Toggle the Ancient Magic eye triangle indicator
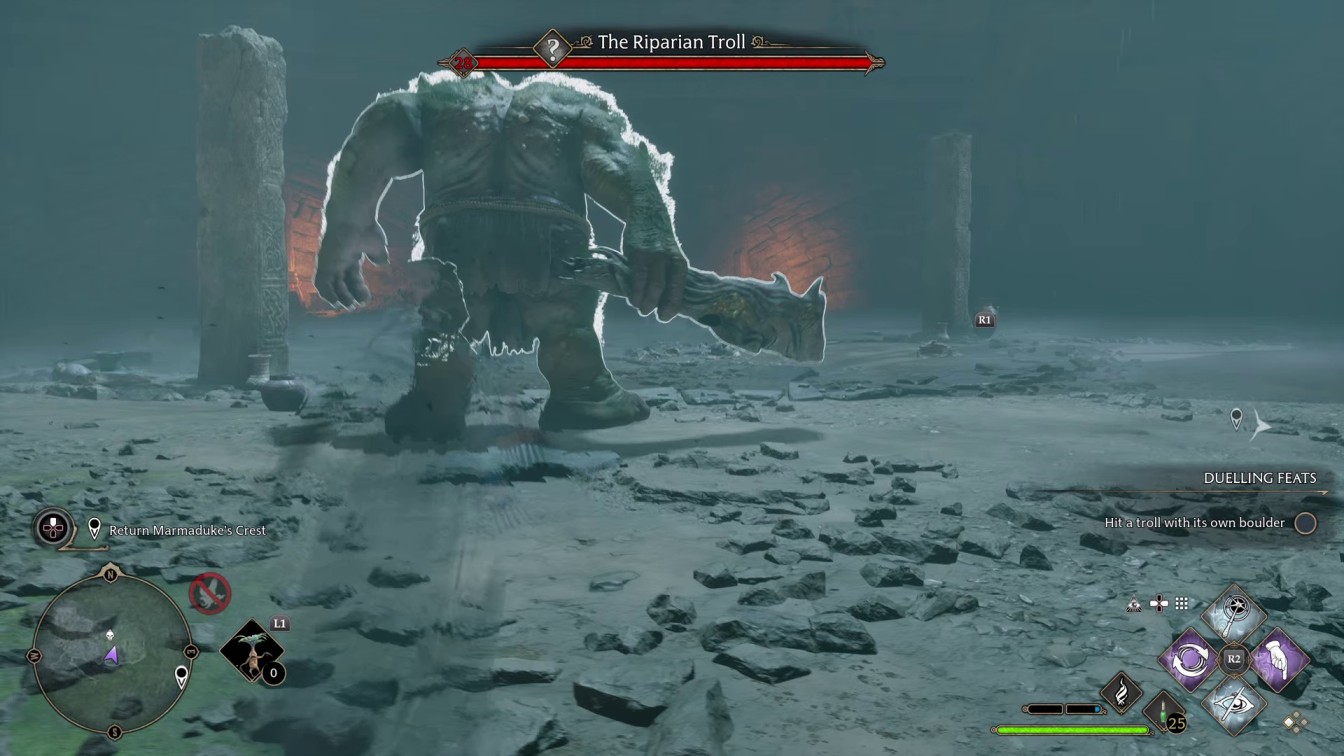The height and width of the screenshot is (756, 1344). point(1133,604)
